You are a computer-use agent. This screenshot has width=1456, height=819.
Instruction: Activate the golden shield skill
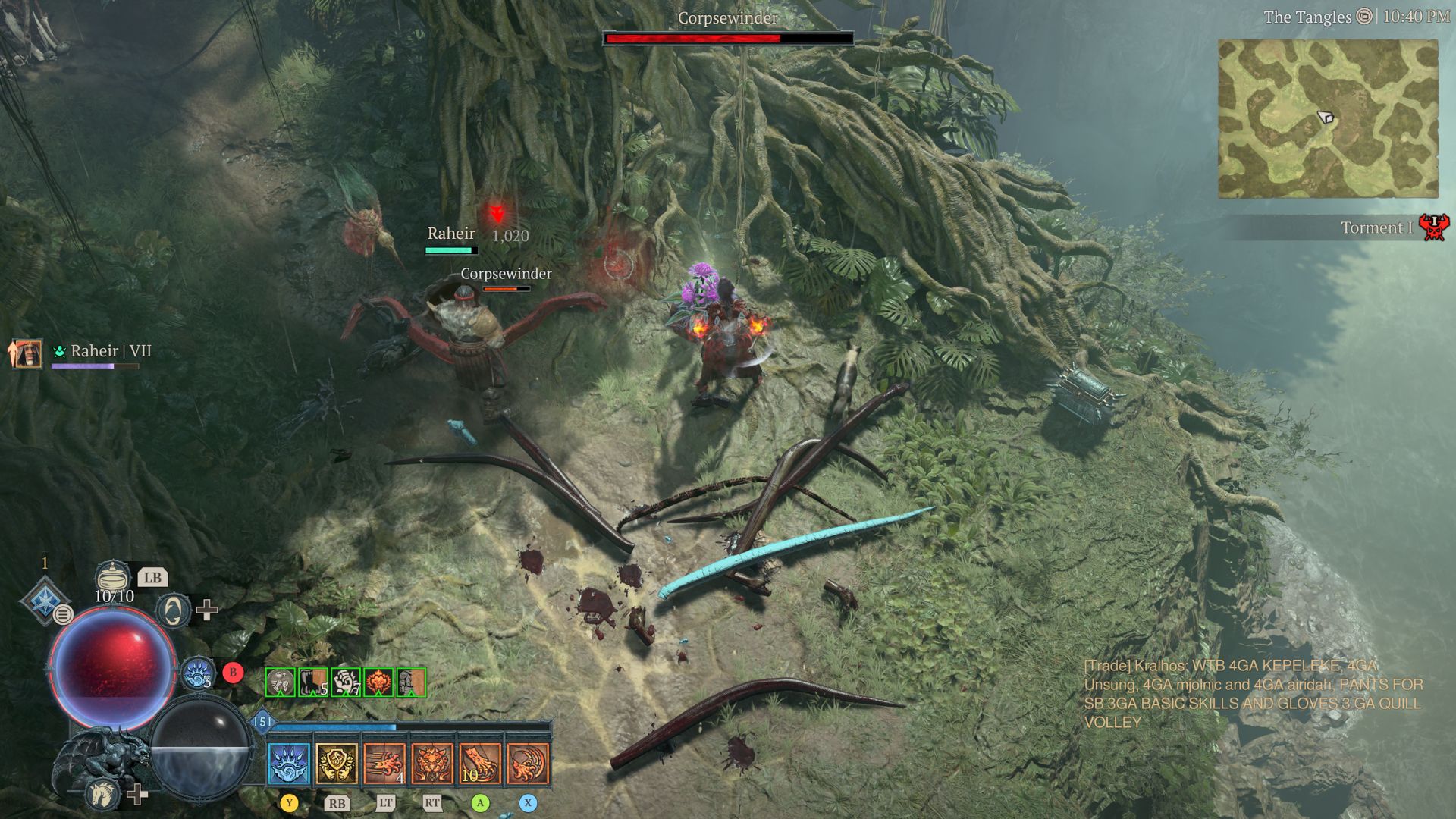click(x=337, y=763)
